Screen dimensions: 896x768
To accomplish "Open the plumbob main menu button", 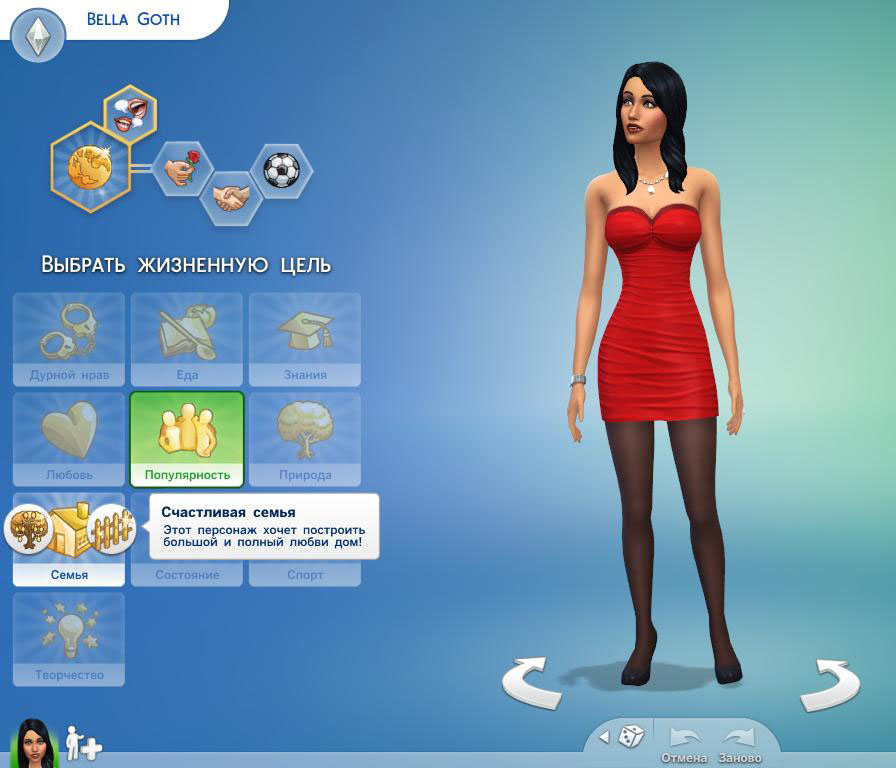I will click(x=38, y=37).
